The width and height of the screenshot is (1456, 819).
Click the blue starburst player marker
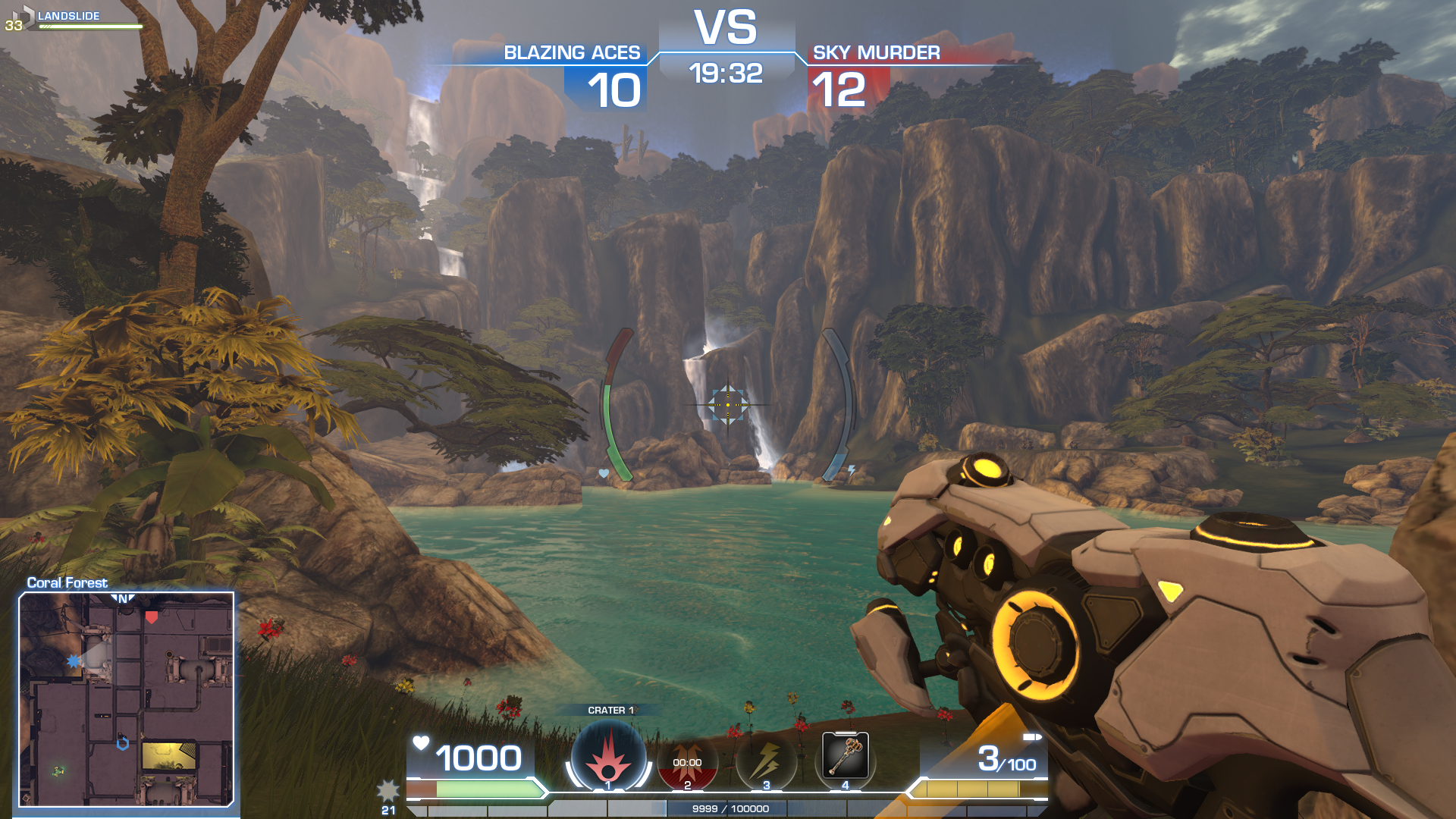click(x=74, y=661)
